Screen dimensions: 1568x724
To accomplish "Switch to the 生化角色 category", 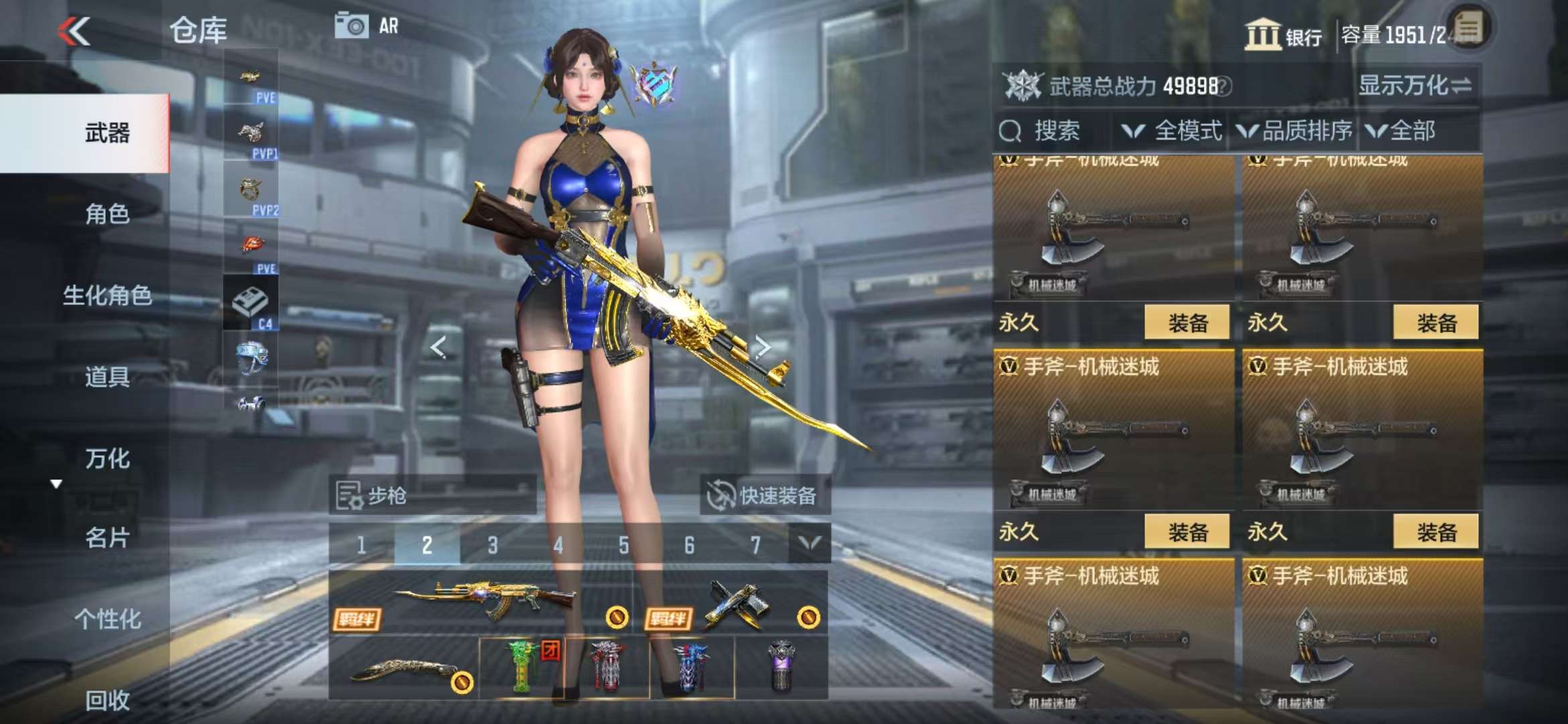I will [x=107, y=295].
